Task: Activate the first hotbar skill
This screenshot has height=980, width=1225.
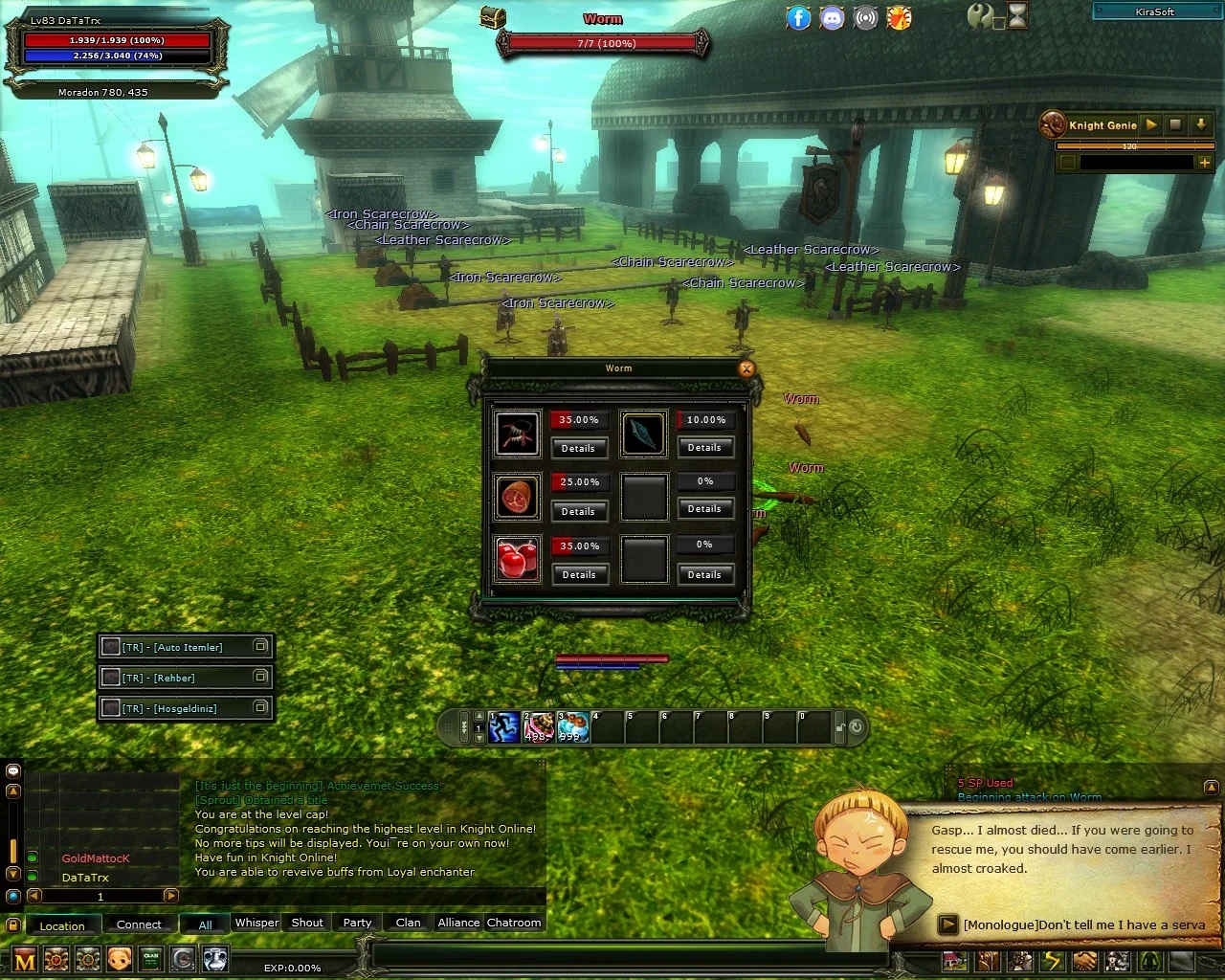Action: (x=504, y=727)
